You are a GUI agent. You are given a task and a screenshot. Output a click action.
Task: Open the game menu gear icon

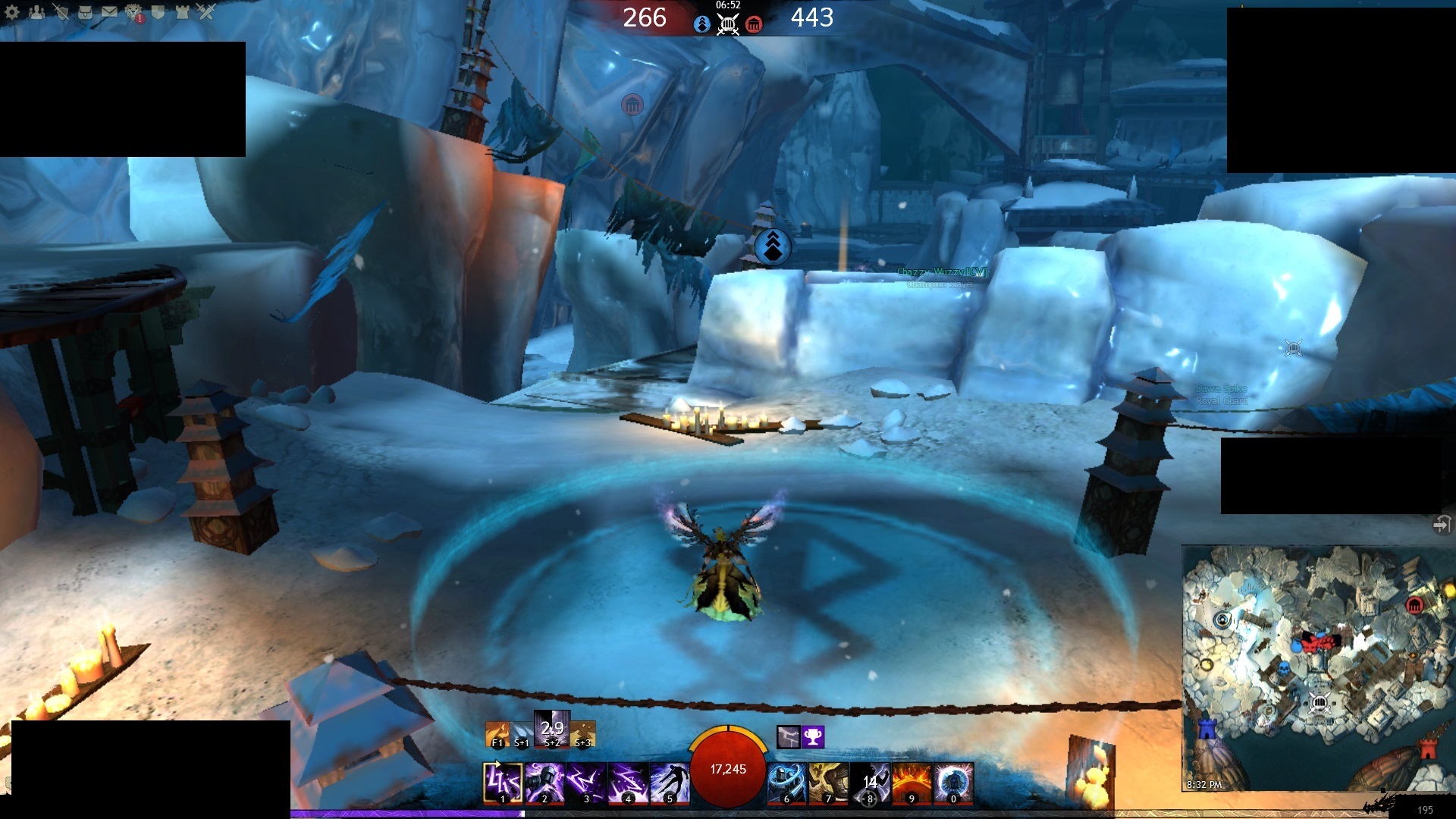click(12, 12)
